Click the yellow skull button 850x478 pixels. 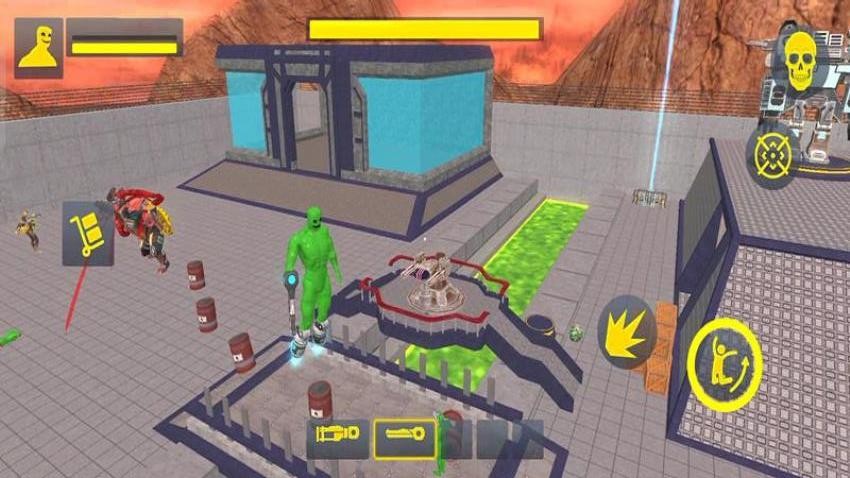coord(800,62)
